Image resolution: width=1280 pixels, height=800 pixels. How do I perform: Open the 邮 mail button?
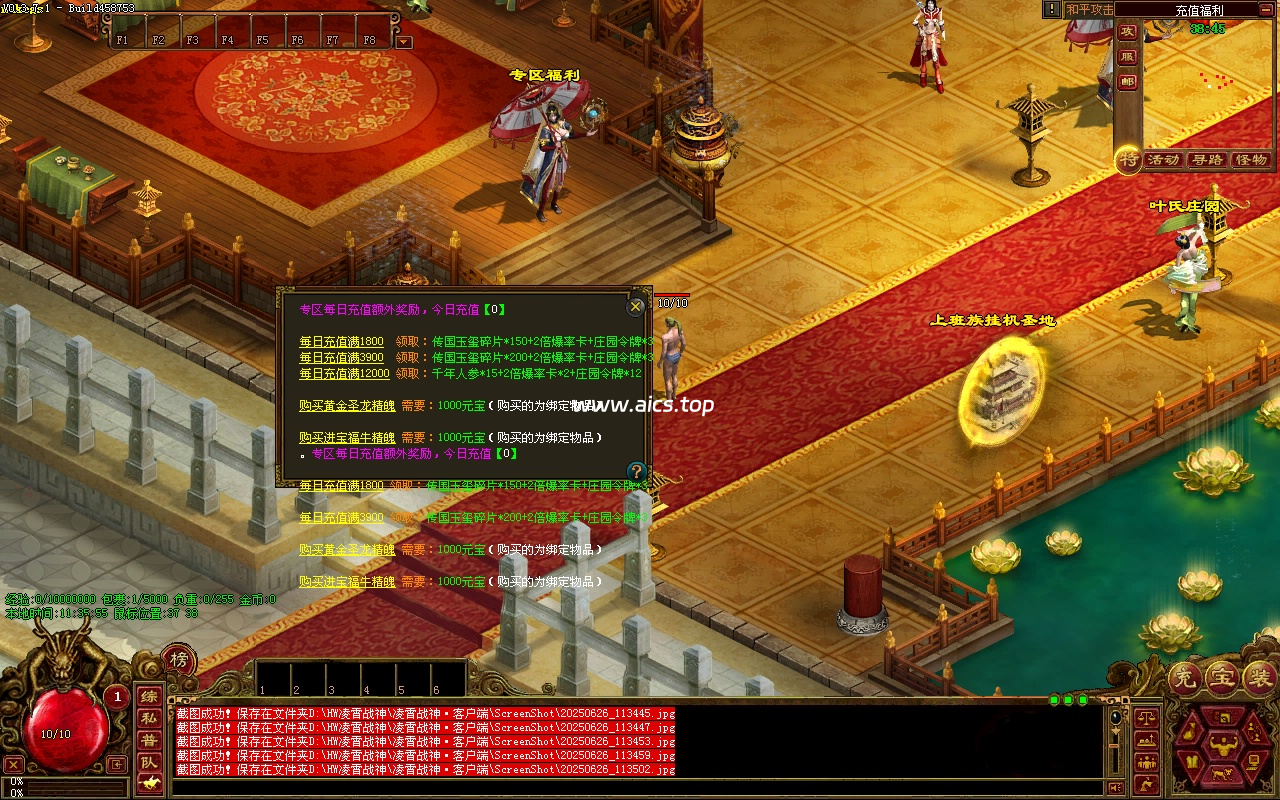[1127, 82]
